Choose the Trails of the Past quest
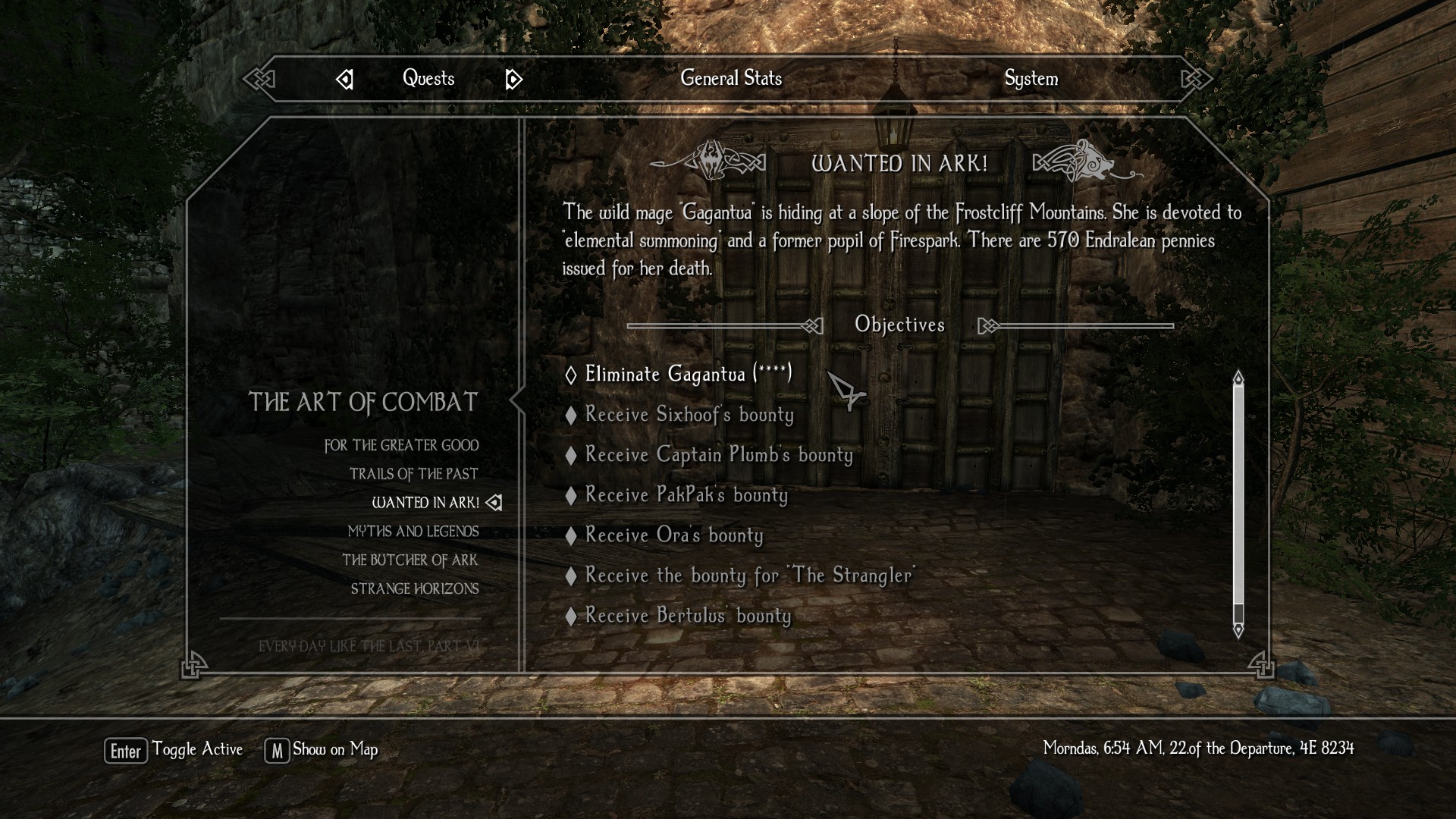 click(413, 474)
